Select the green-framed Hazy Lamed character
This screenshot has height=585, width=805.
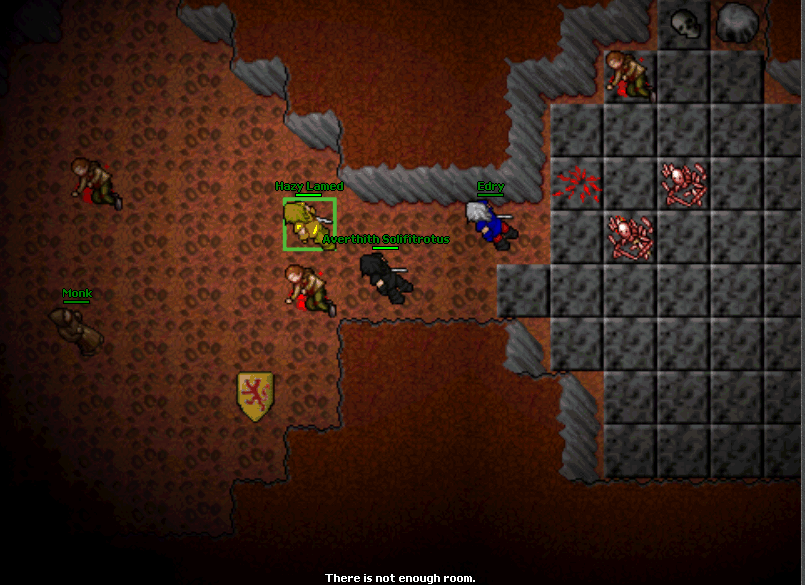pos(309,223)
